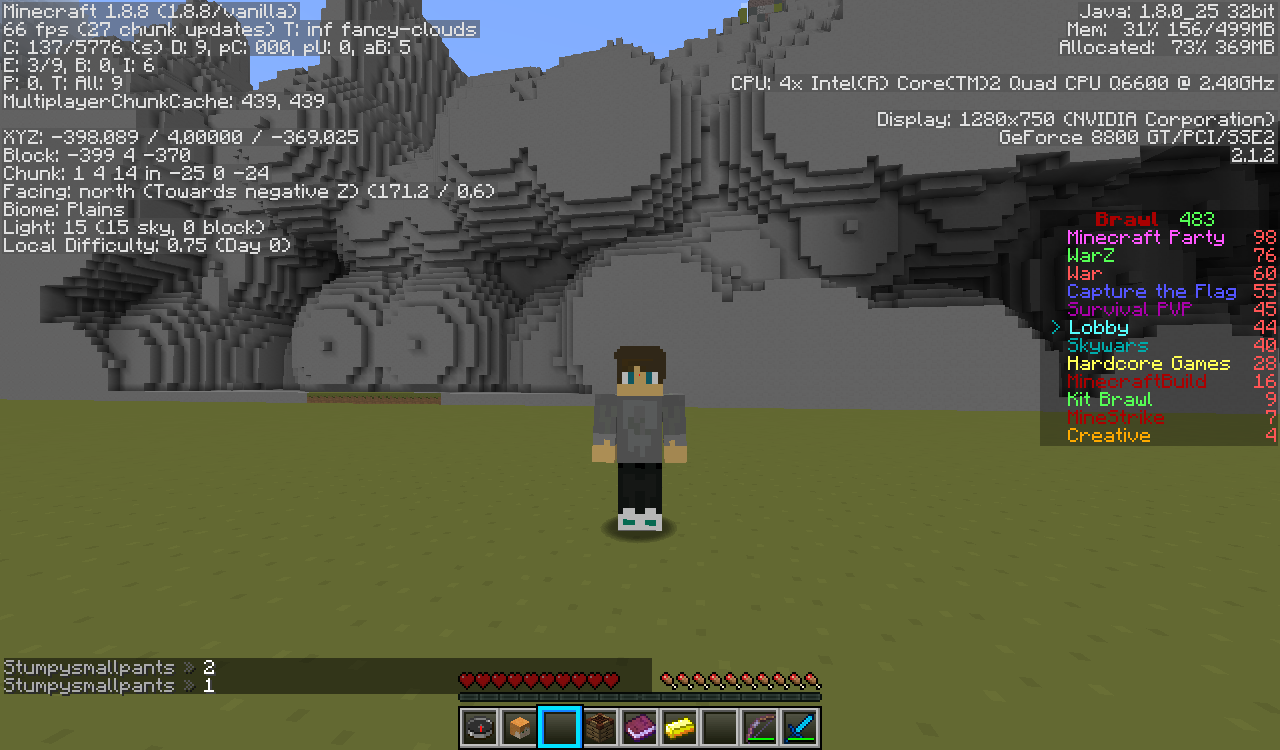
Task: Equip the diamond sword slot
Action: pyautogui.click(x=800, y=727)
